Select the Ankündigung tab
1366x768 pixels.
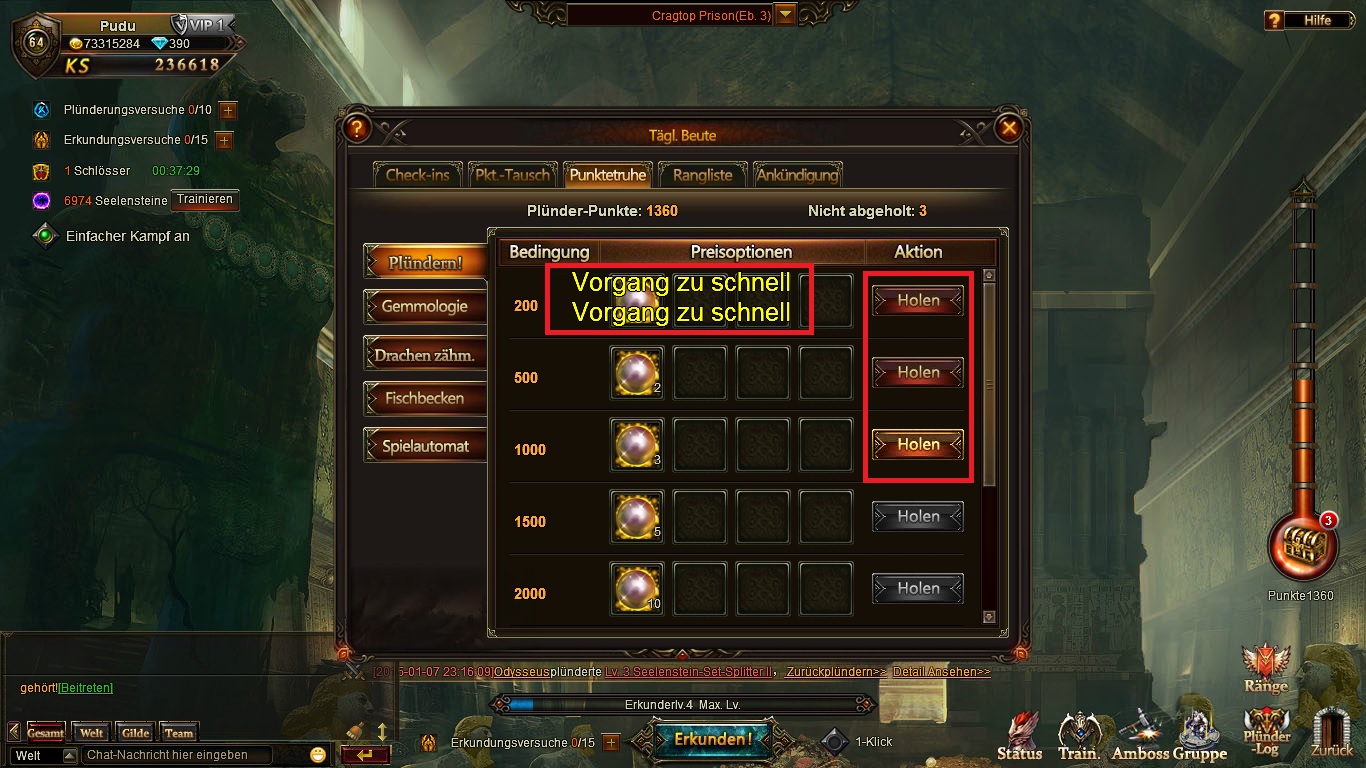(797, 175)
